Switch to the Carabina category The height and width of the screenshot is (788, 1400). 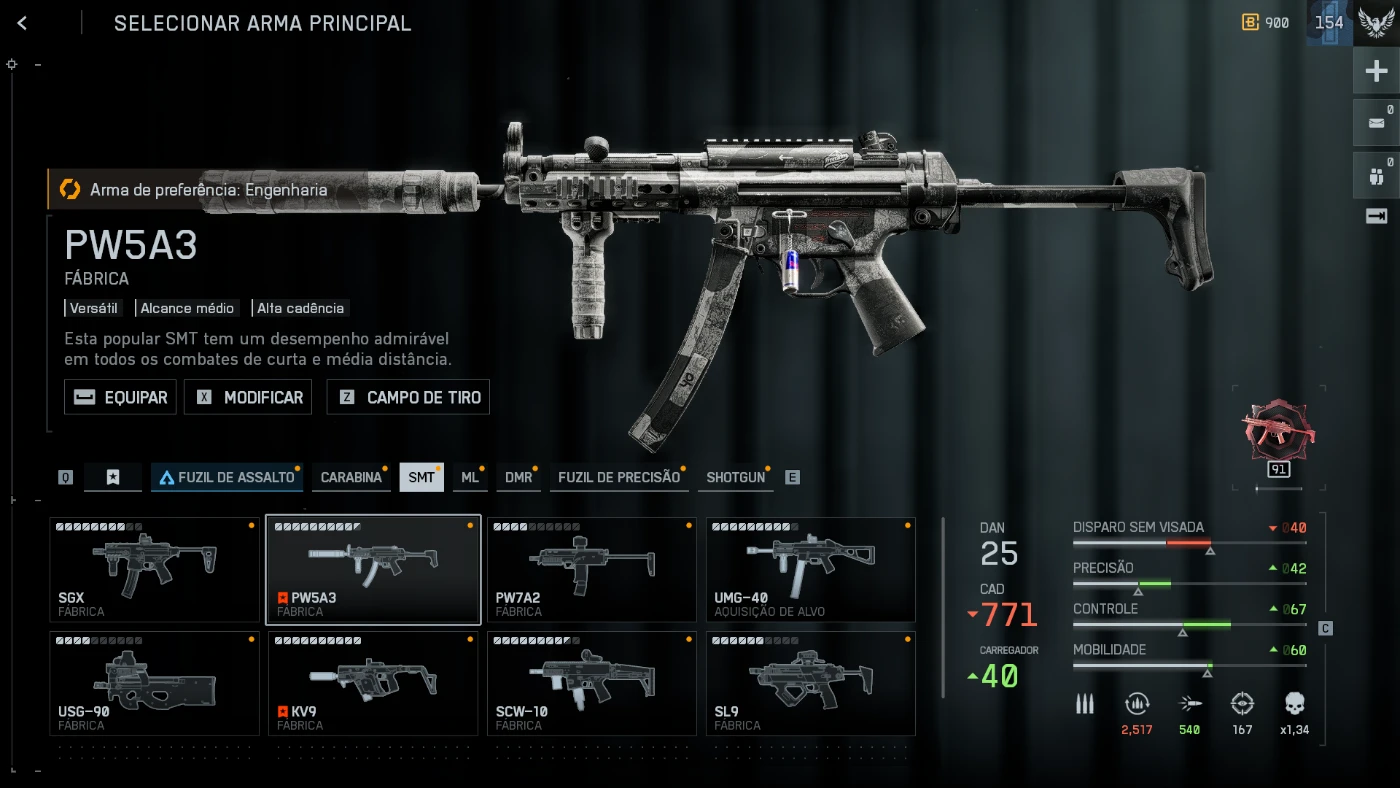pos(351,477)
